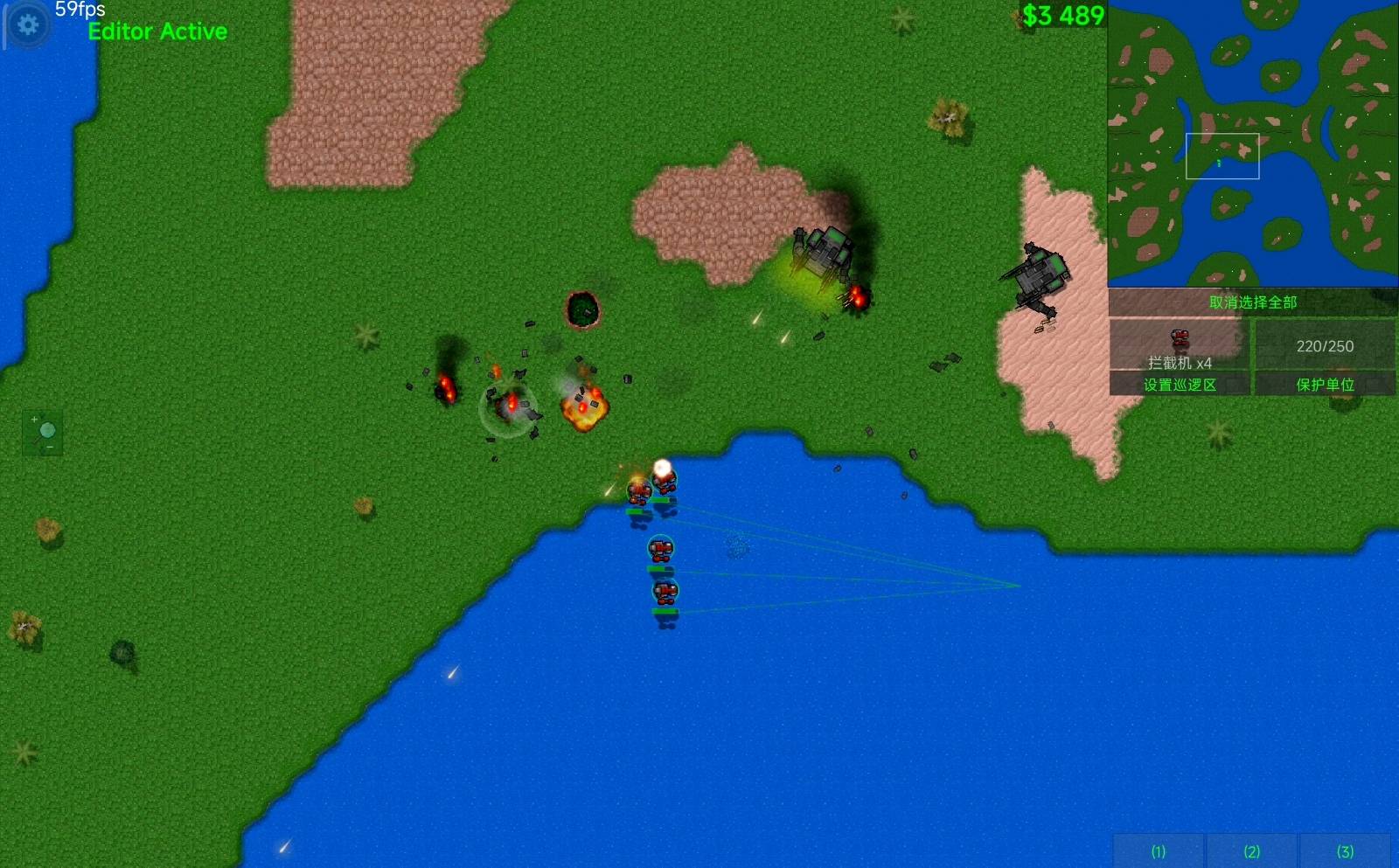Viewport: 1399px width, 868px height.
Task: Open the gear settings menu
Action: tap(28, 24)
